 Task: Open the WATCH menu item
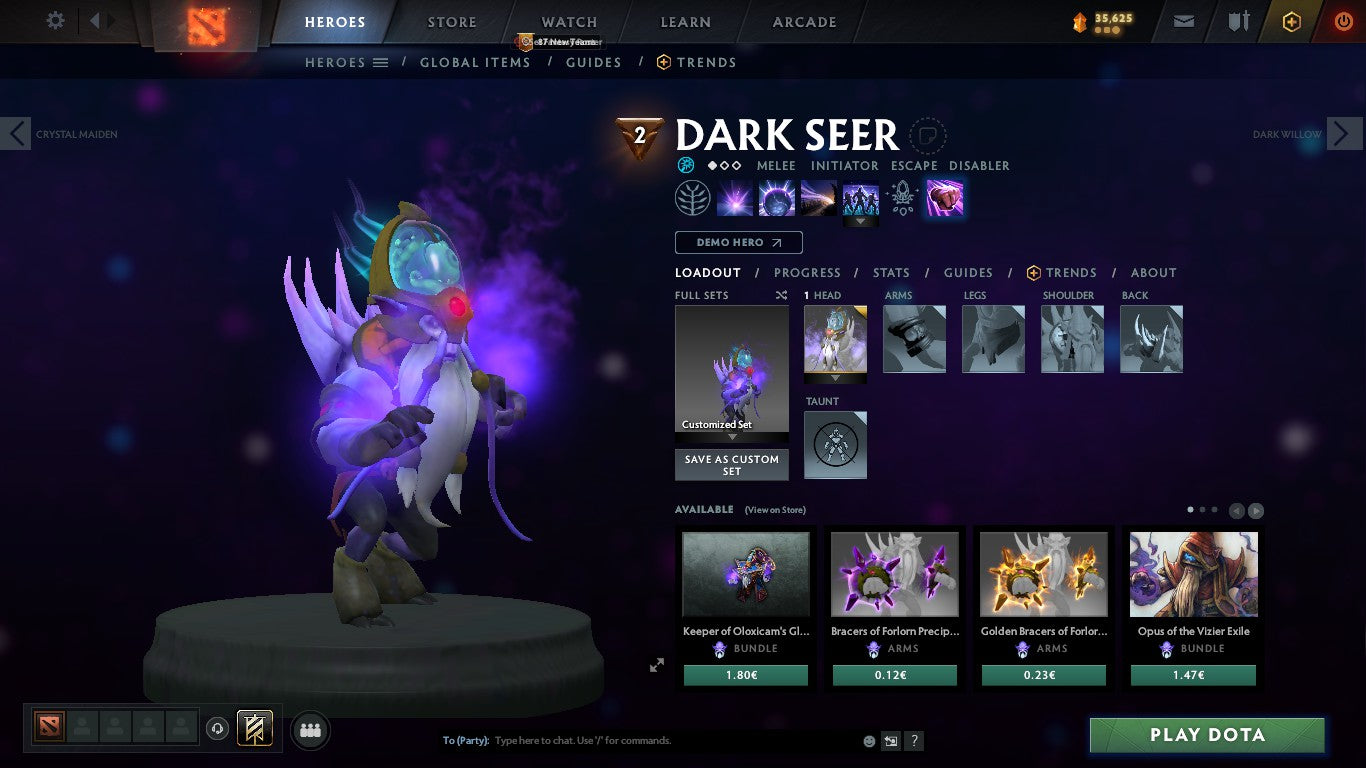[x=568, y=21]
